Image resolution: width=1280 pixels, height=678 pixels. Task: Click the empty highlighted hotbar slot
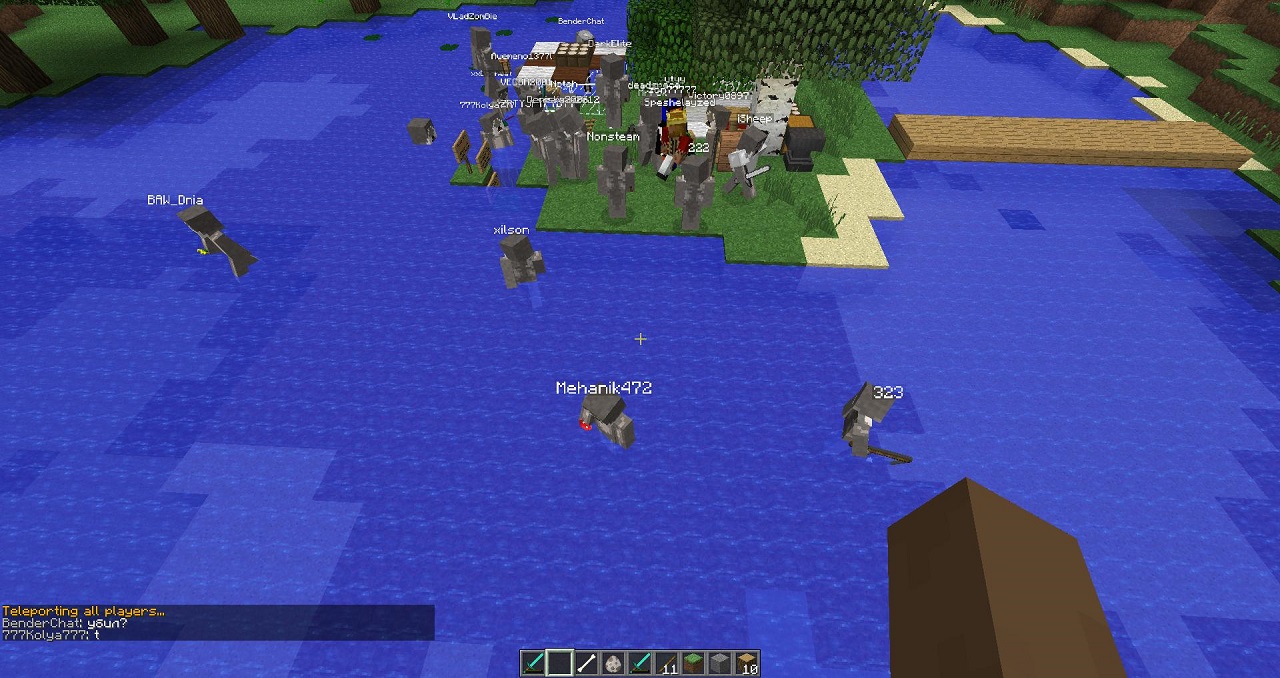[559, 662]
